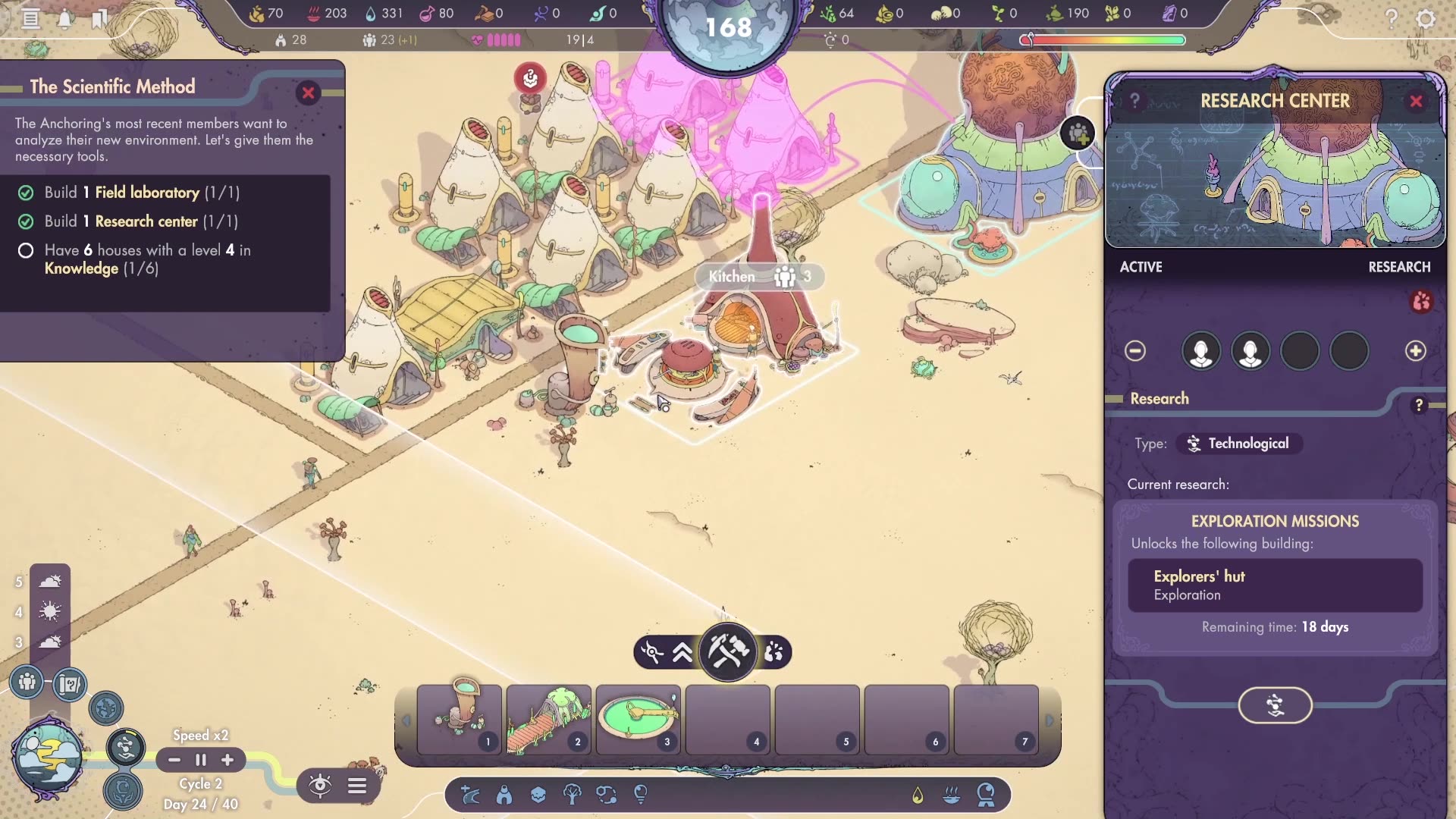Open the Technological research type dropdown

click(1238, 444)
